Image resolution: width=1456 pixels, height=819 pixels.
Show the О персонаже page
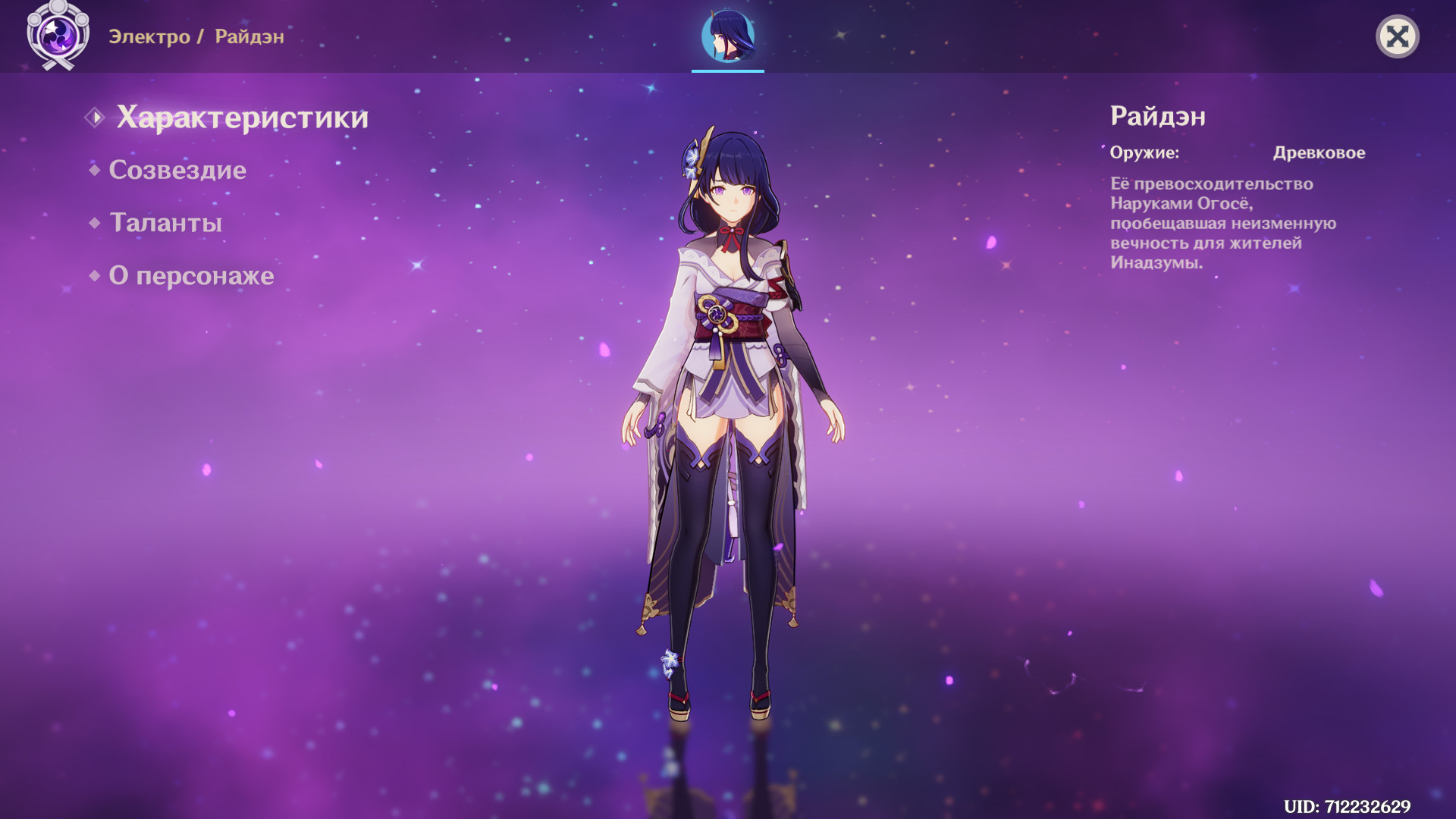coord(191,276)
